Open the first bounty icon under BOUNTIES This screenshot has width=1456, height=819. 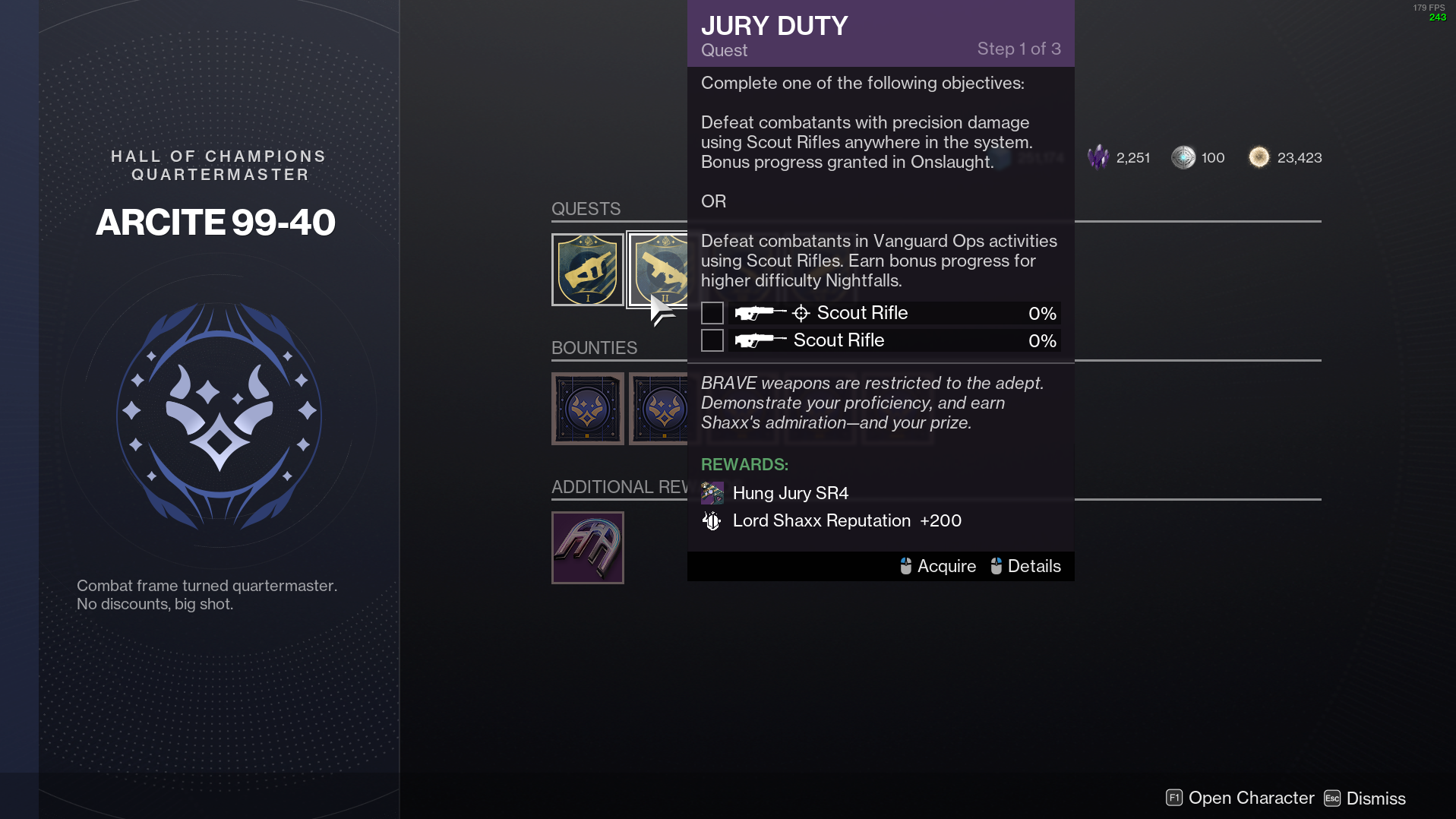pos(587,408)
